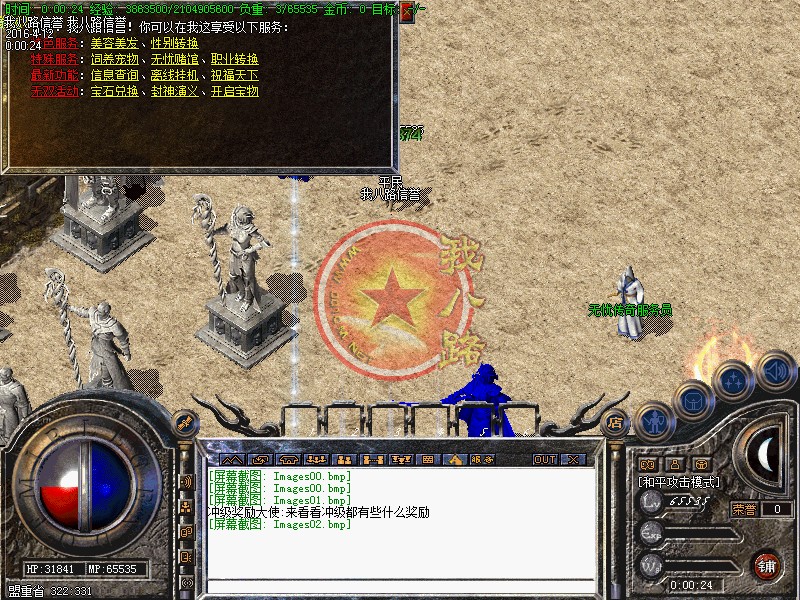
Task: Open the bag round button
Action: 691,399
